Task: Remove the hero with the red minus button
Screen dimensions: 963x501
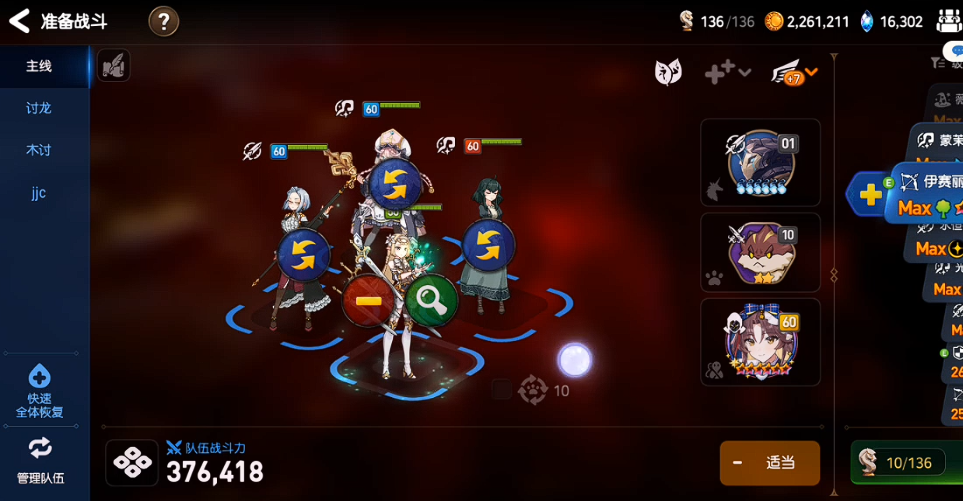Action: 368,301
